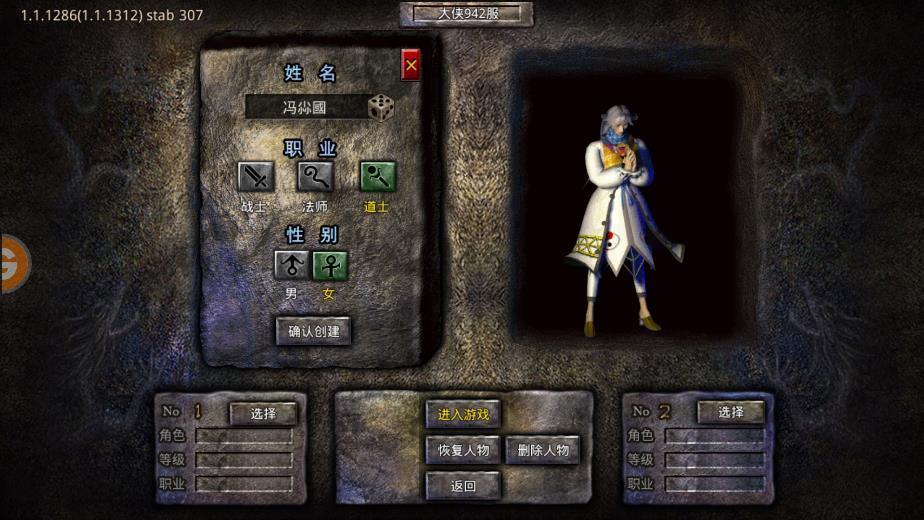Image resolution: width=924 pixels, height=520 pixels.
Task: Select character slot No 1 (选择)
Action: pyautogui.click(x=263, y=413)
